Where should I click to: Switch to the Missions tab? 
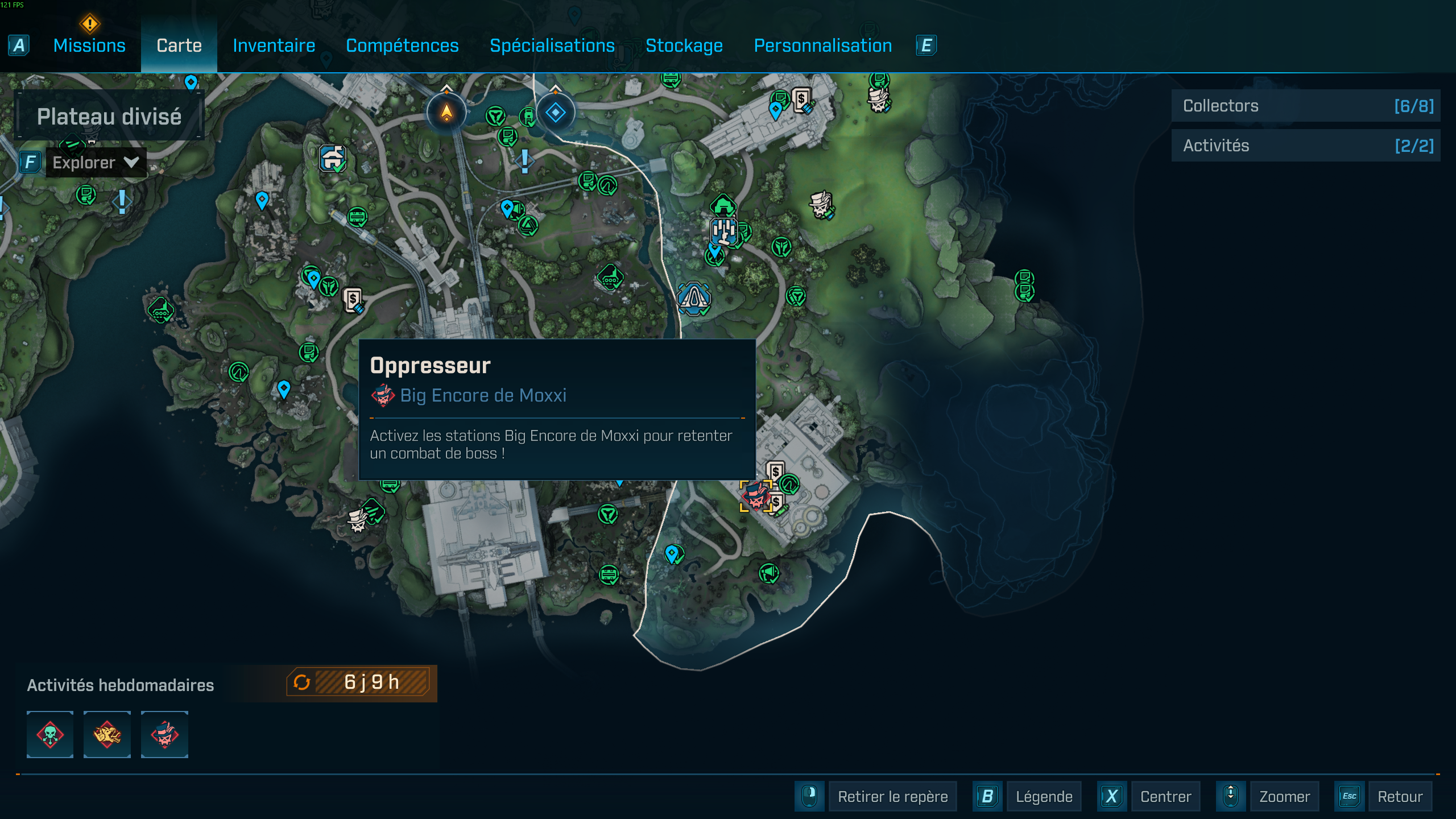click(89, 45)
